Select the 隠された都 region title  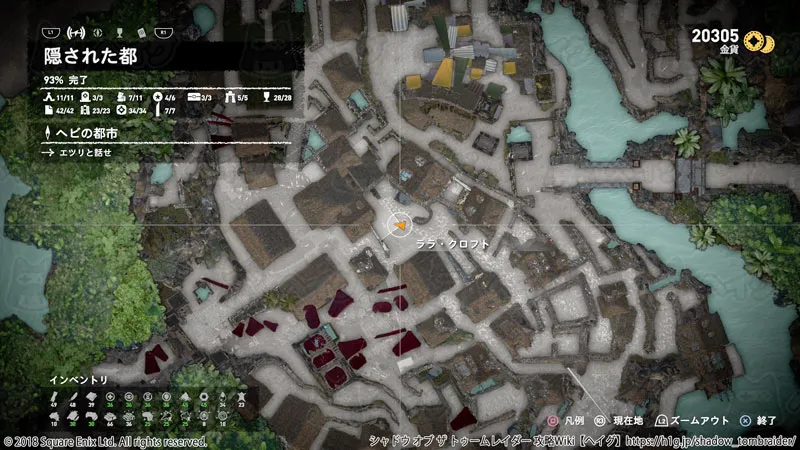pyautogui.click(x=91, y=56)
